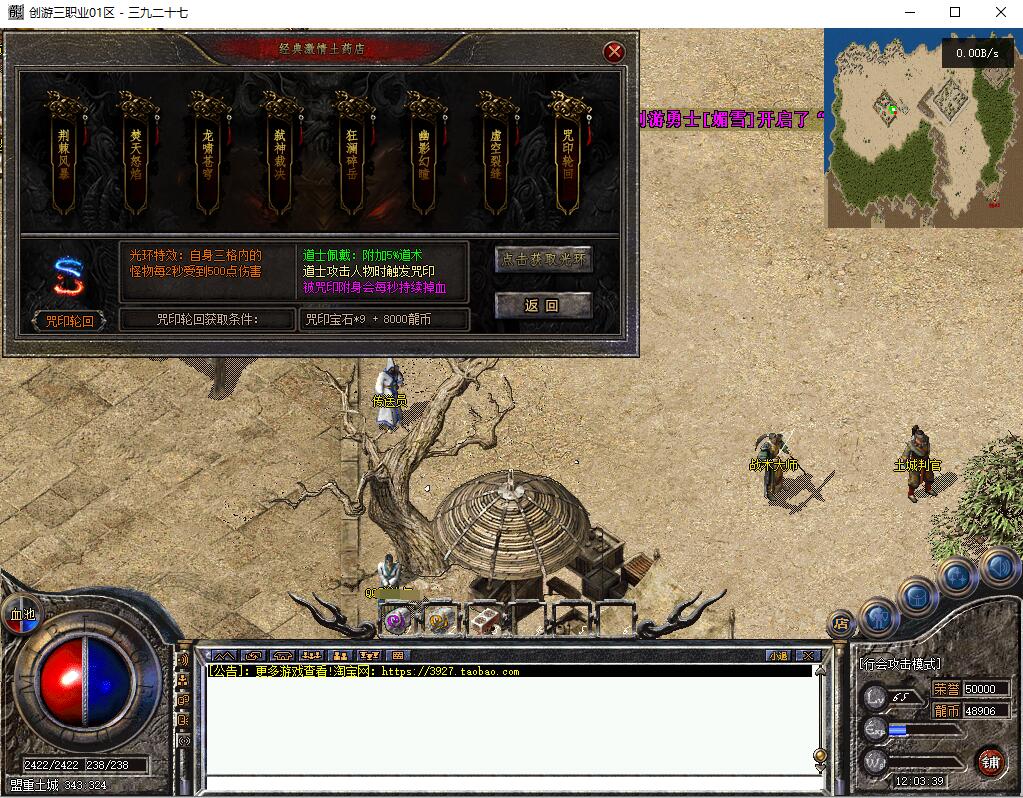Select the 咒印轮回 aura banner
Viewport: 1023px width, 798px height.
point(567,155)
